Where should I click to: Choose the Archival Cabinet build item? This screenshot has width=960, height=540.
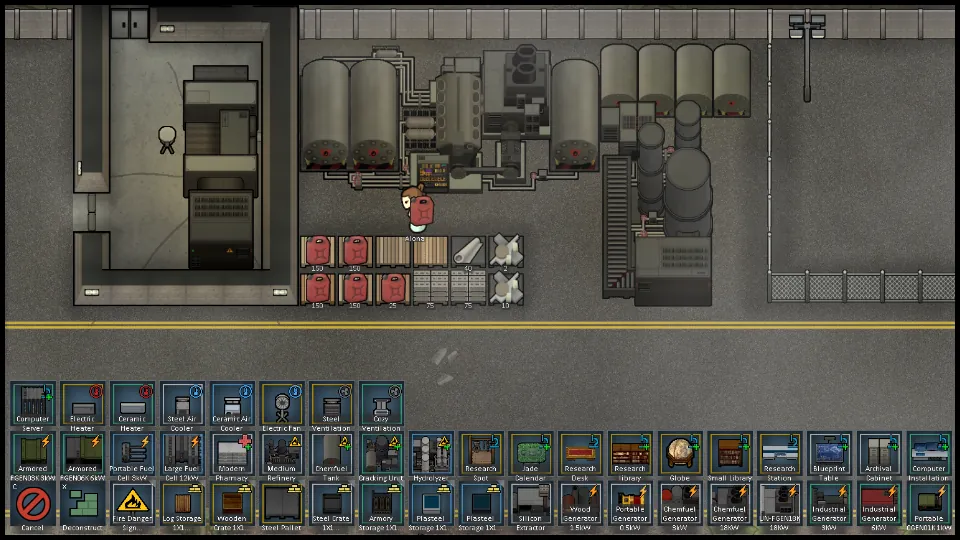click(880, 455)
